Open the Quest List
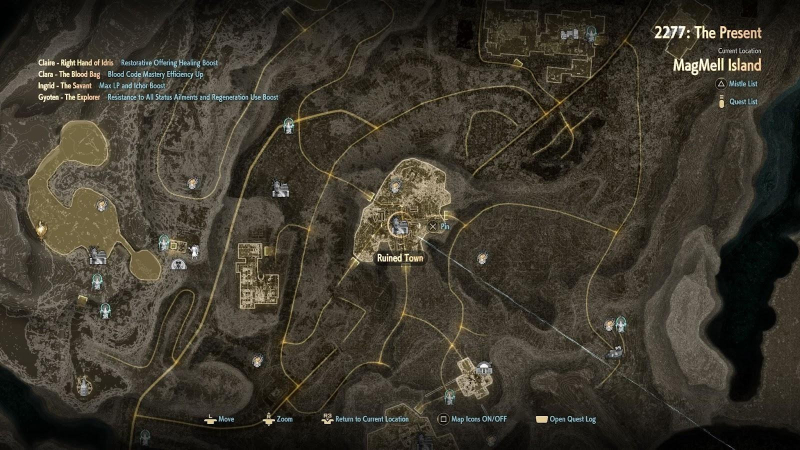Image resolution: width=800 pixels, height=450 pixels. [x=741, y=102]
